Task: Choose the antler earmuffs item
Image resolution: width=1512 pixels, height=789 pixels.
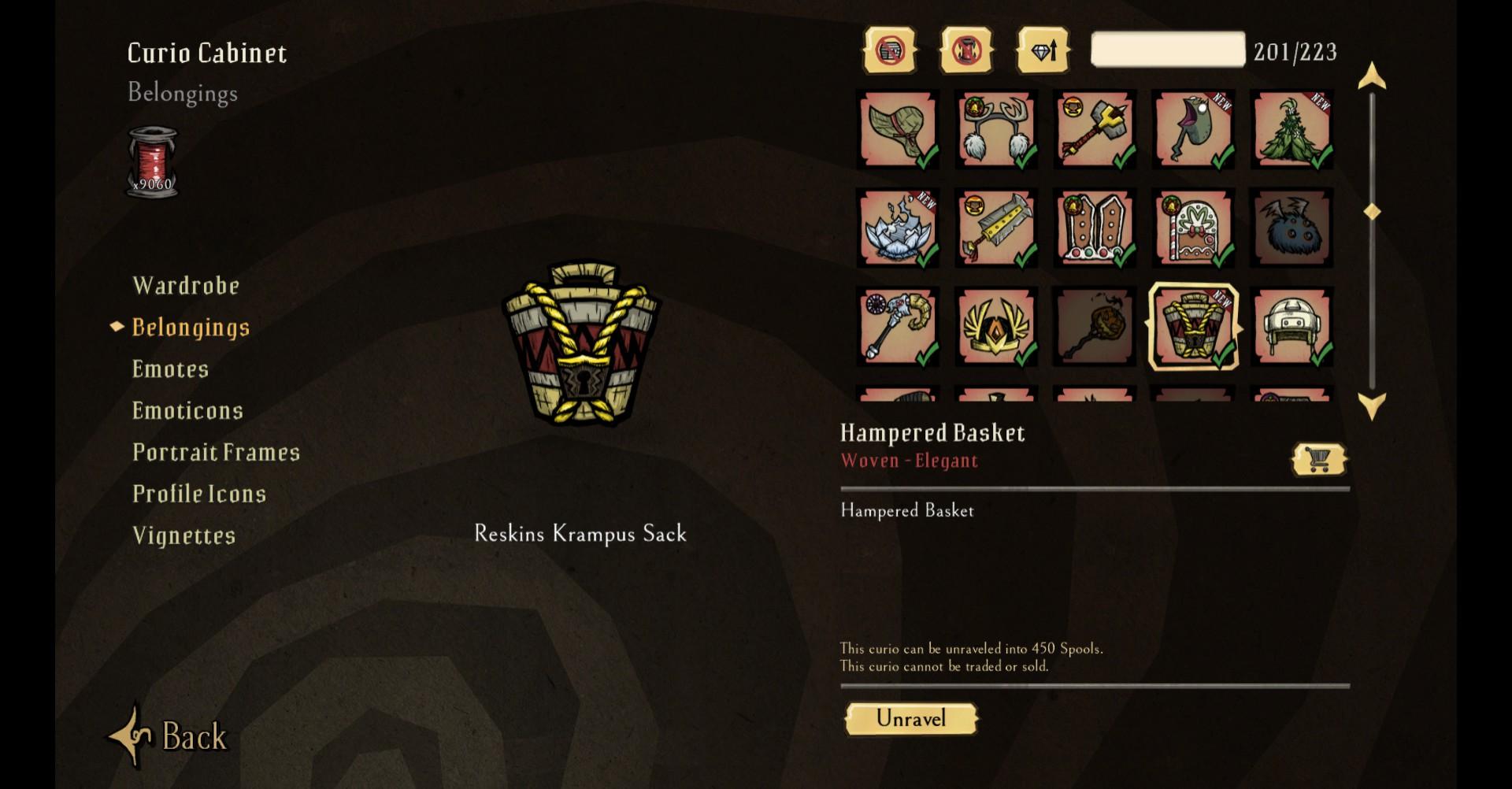Action: 996,129
